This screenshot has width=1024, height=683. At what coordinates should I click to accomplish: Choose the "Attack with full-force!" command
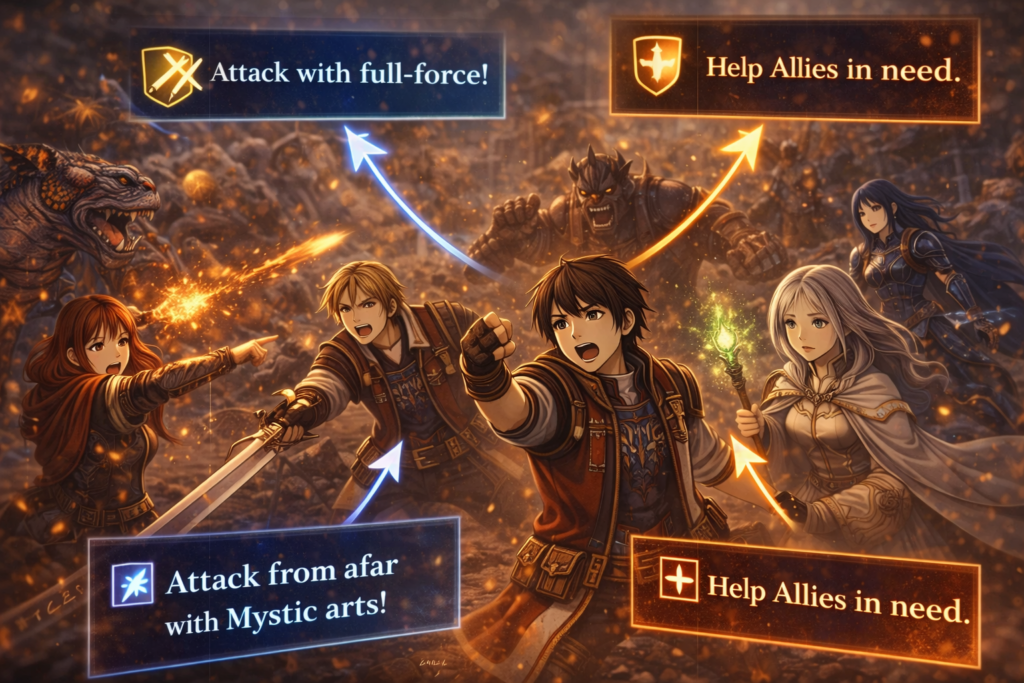[x=317, y=74]
